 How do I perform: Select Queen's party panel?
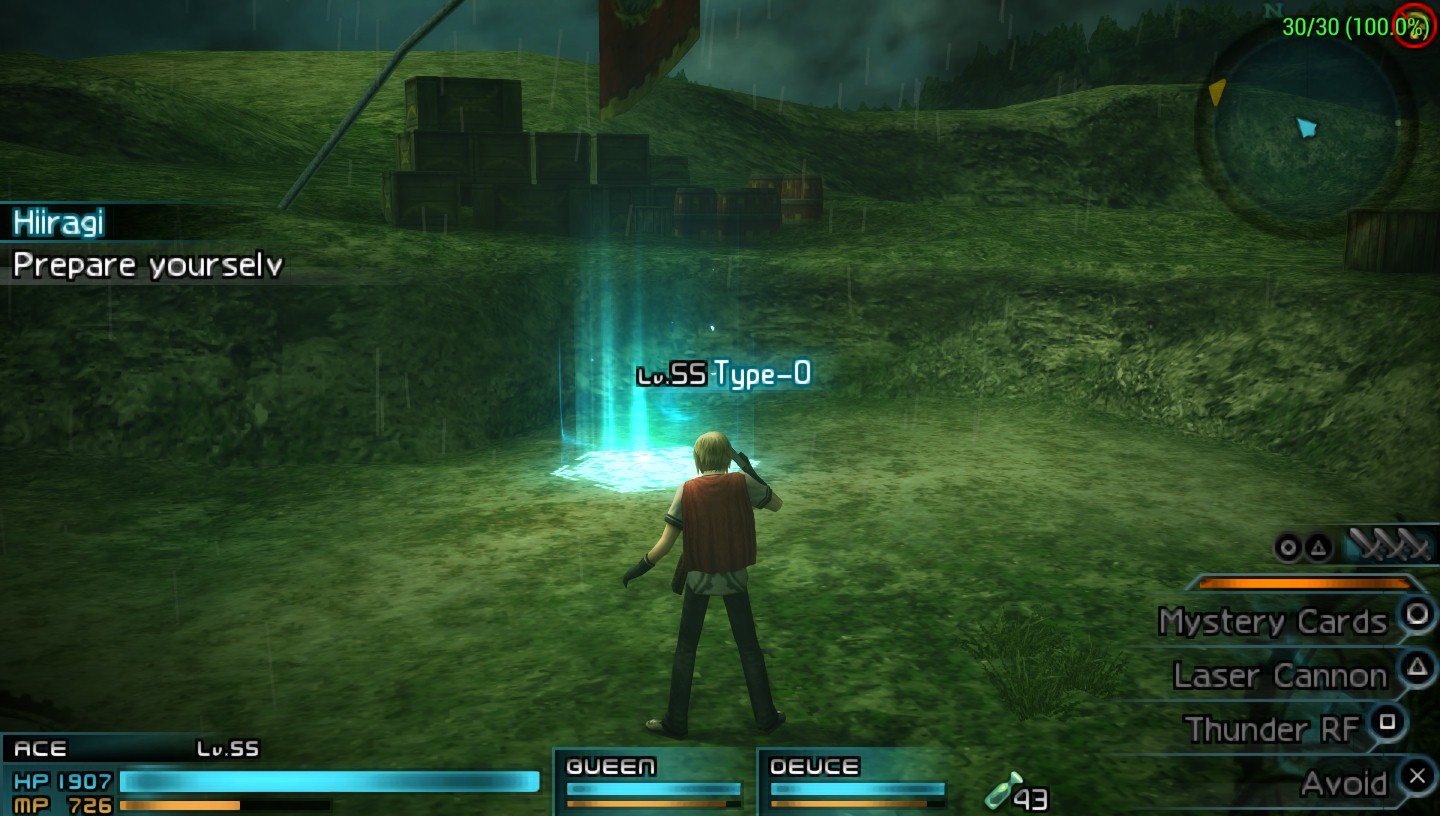(652, 782)
